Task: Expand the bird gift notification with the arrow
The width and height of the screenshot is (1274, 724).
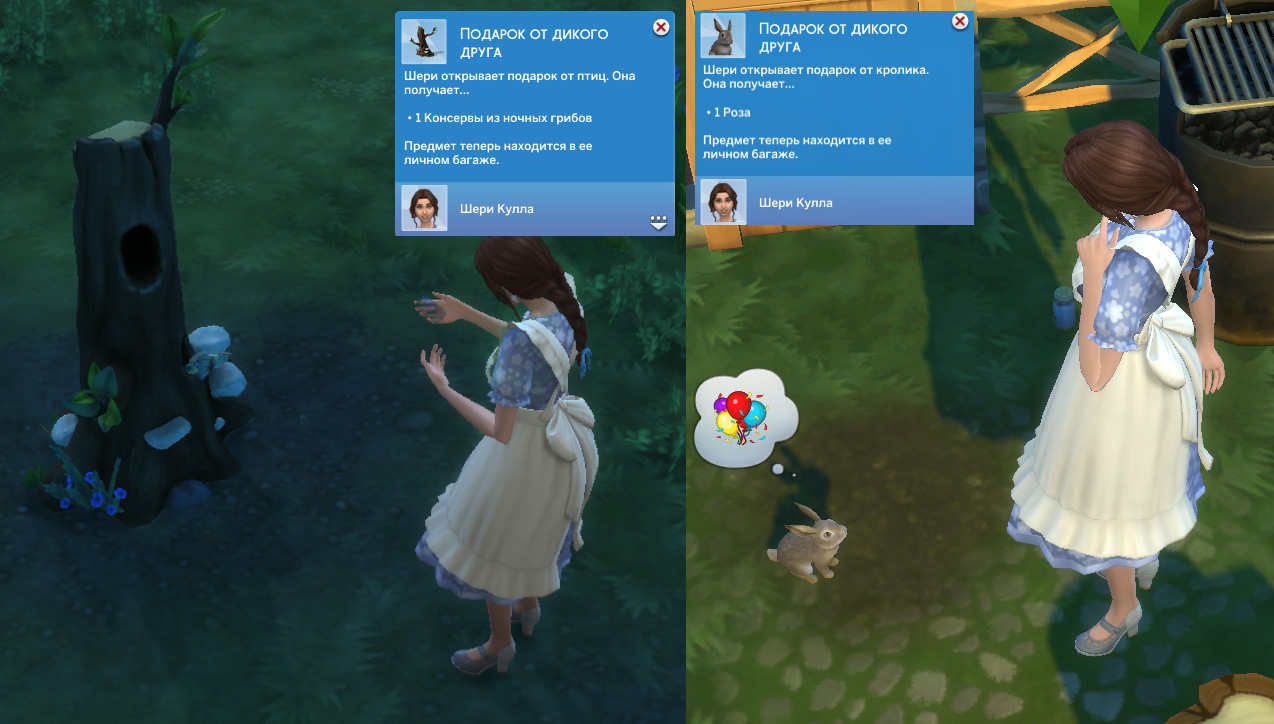Action: [x=658, y=223]
